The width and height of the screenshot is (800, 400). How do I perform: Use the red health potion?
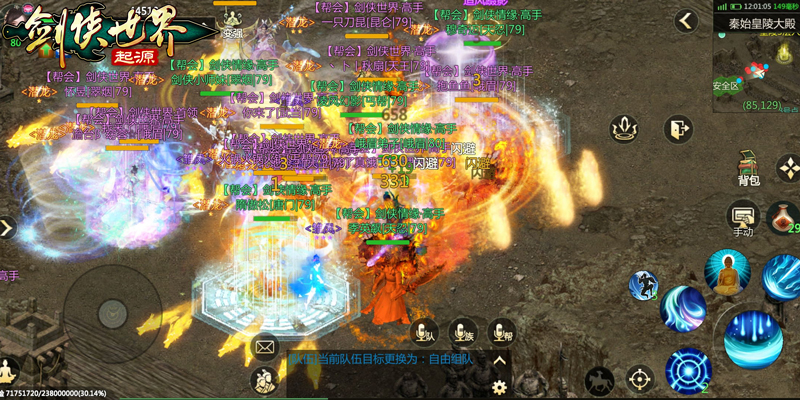click(x=783, y=216)
